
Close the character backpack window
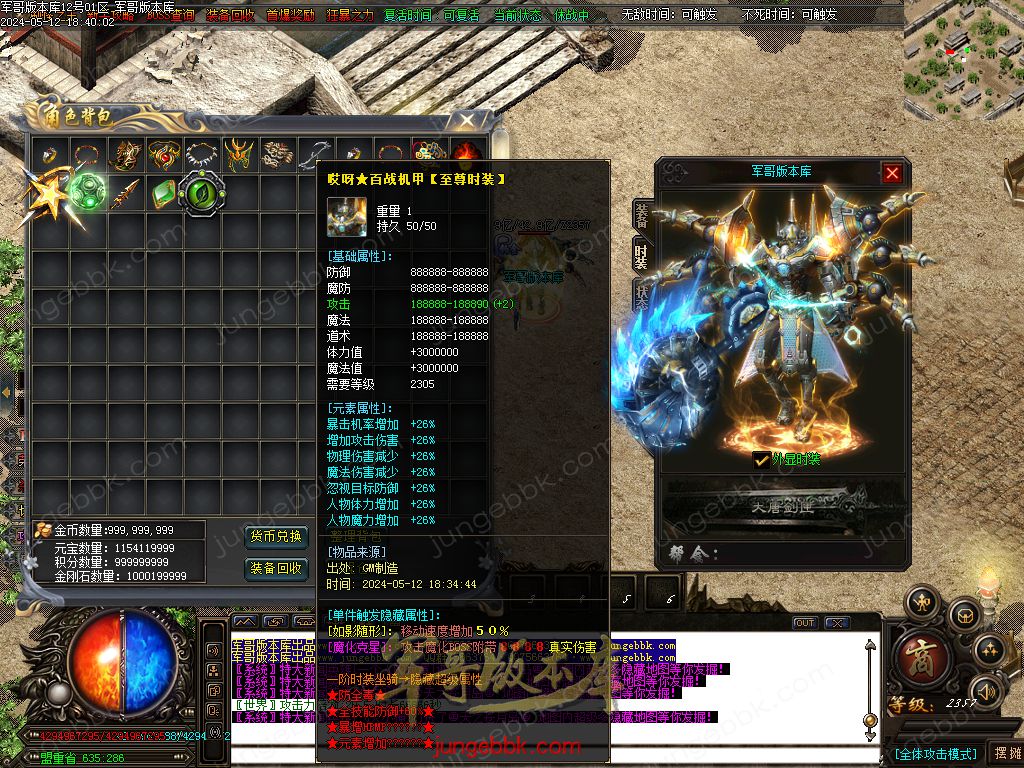(x=466, y=121)
